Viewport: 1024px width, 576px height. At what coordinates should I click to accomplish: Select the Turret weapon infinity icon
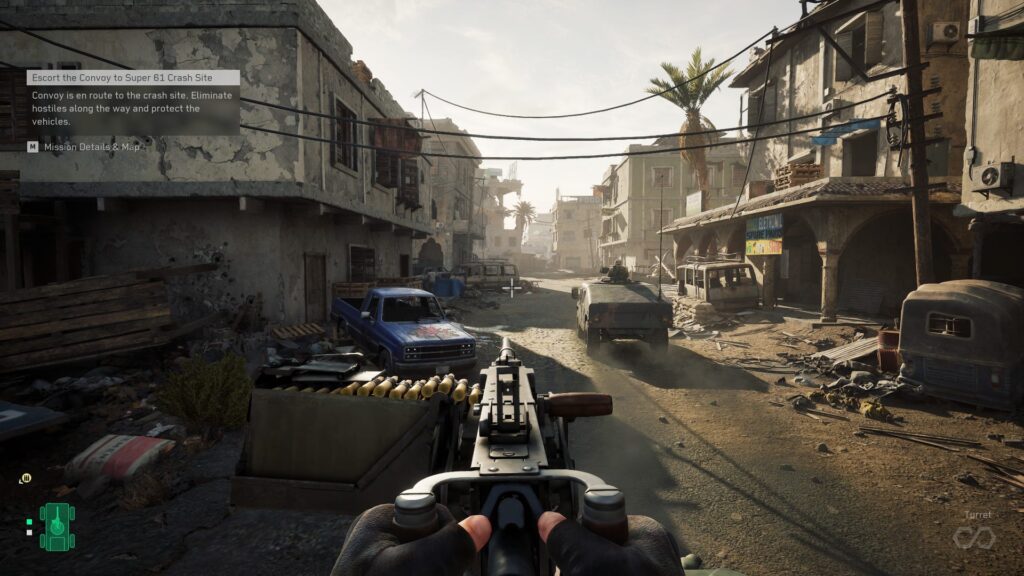[x=973, y=538]
